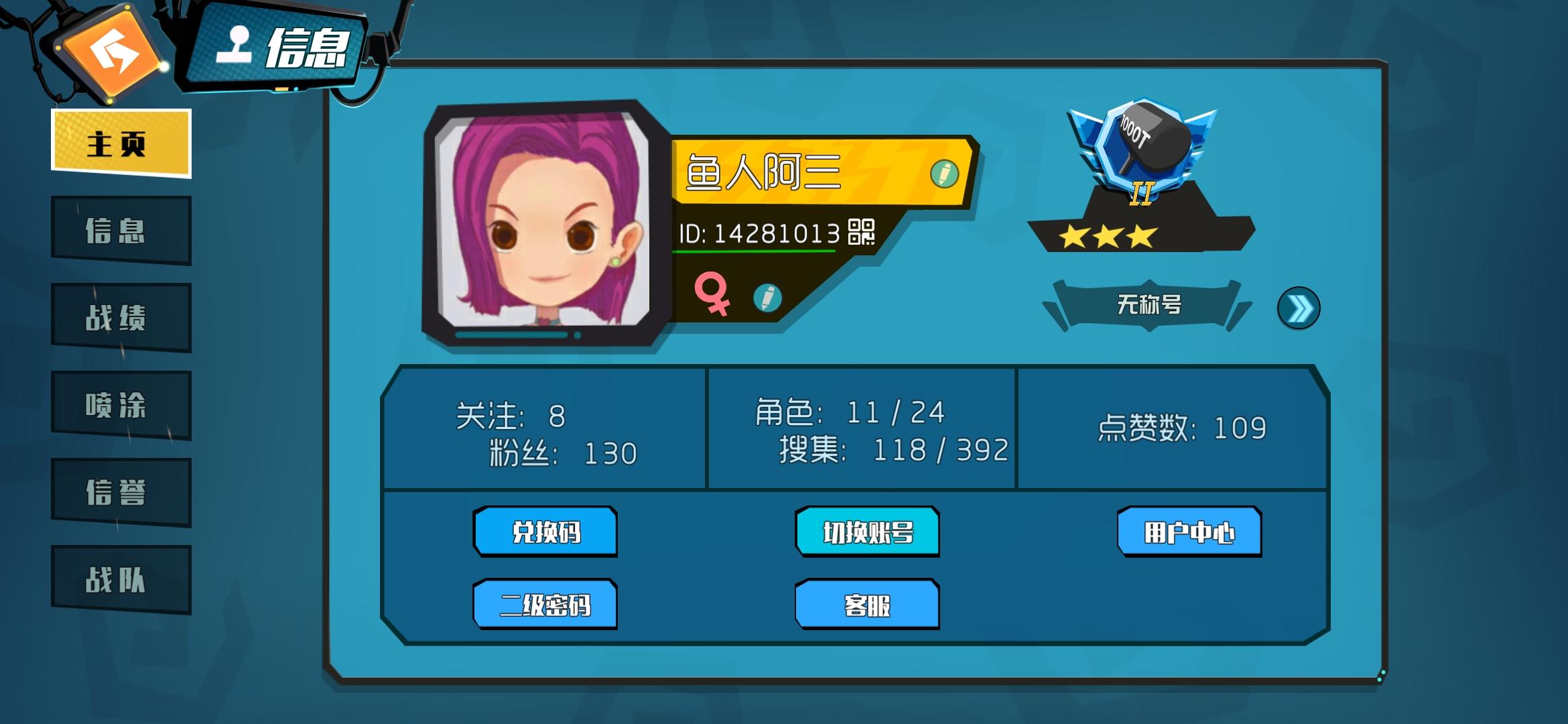Click the joystick icon in the 信息 header
Screen dimensions: 1568x724
click(236, 44)
